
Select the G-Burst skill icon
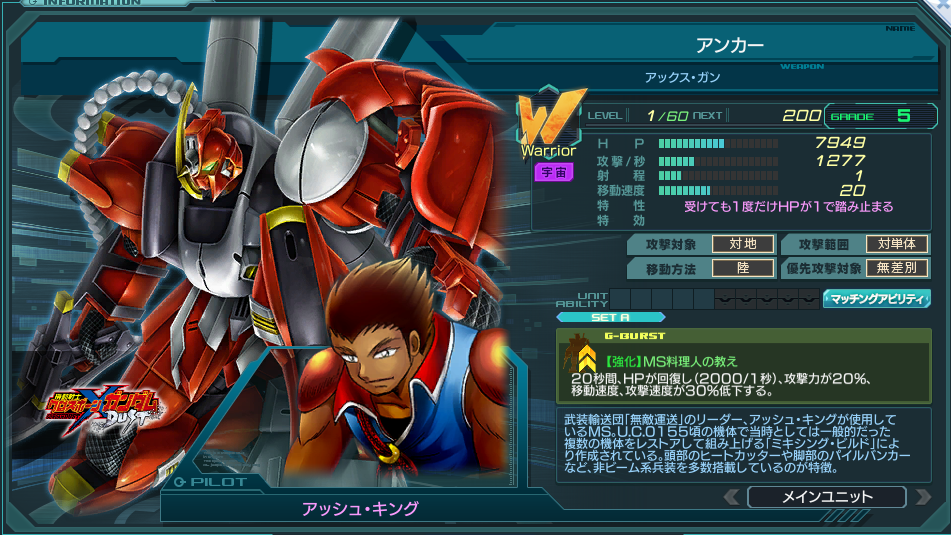[x=581, y=355]
